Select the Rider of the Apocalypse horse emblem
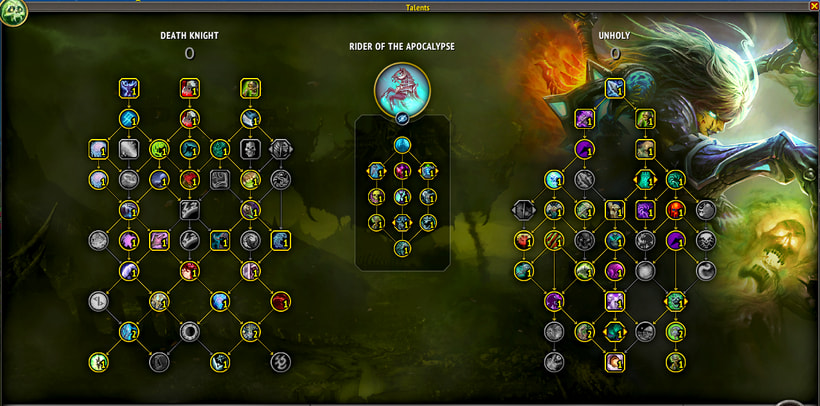Screen dimensions: 820x406 click(x=402, y=88)
